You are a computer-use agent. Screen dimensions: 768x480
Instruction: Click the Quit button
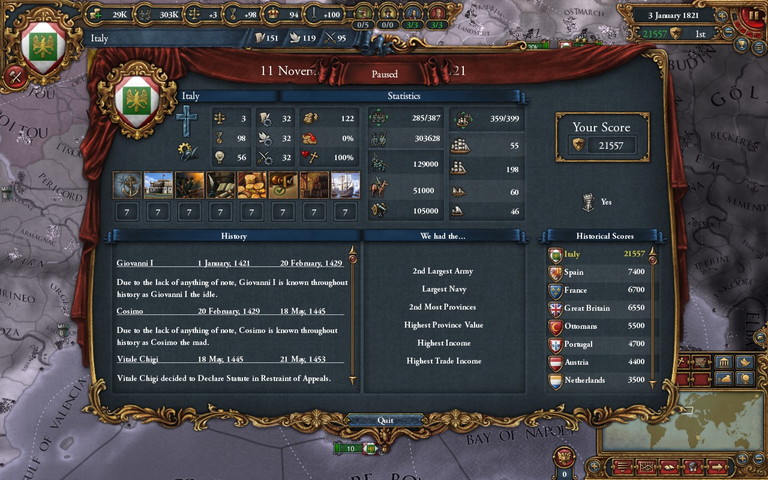click(x=385, y=420)
